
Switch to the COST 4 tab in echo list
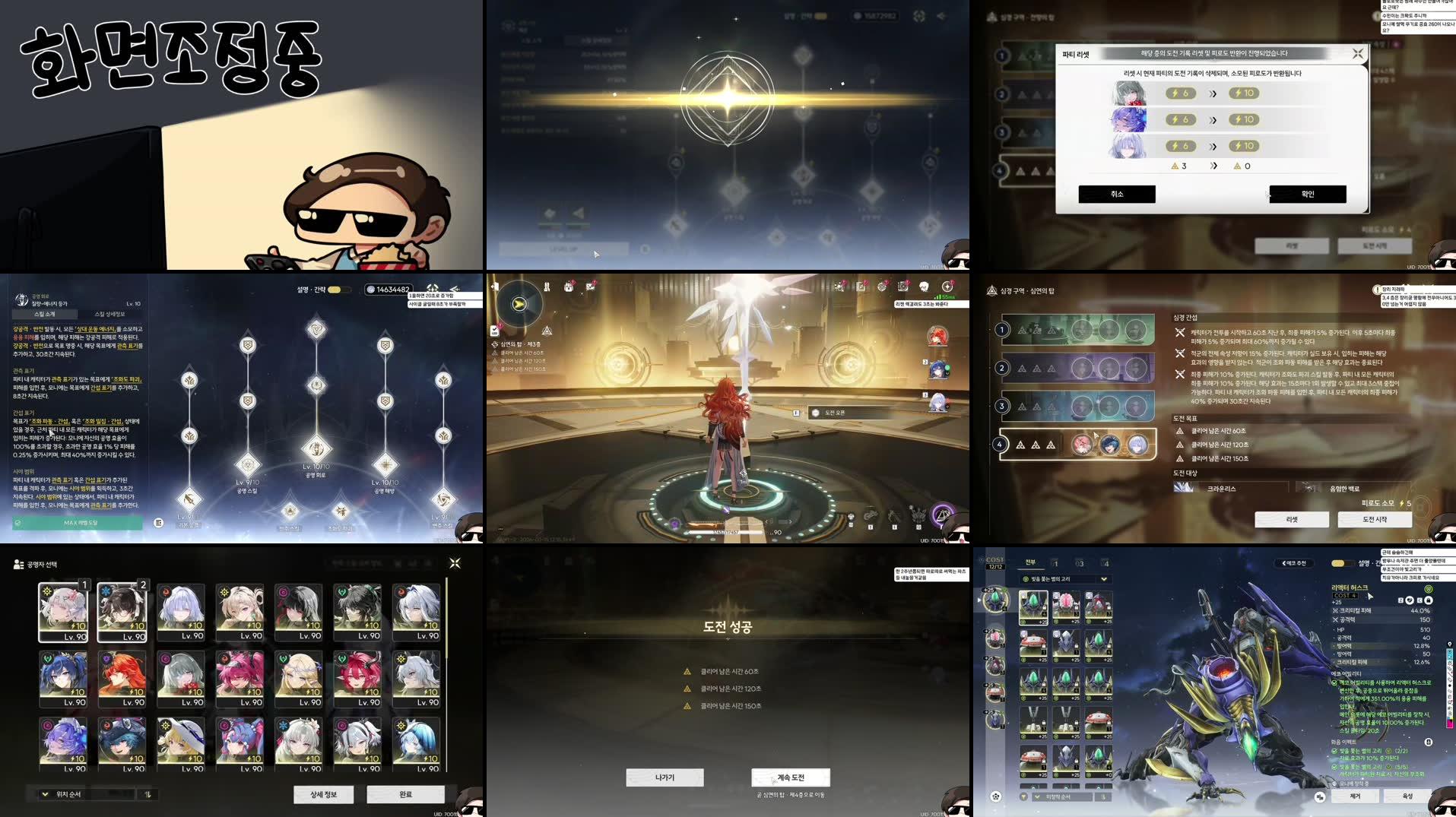(1107, 564)
